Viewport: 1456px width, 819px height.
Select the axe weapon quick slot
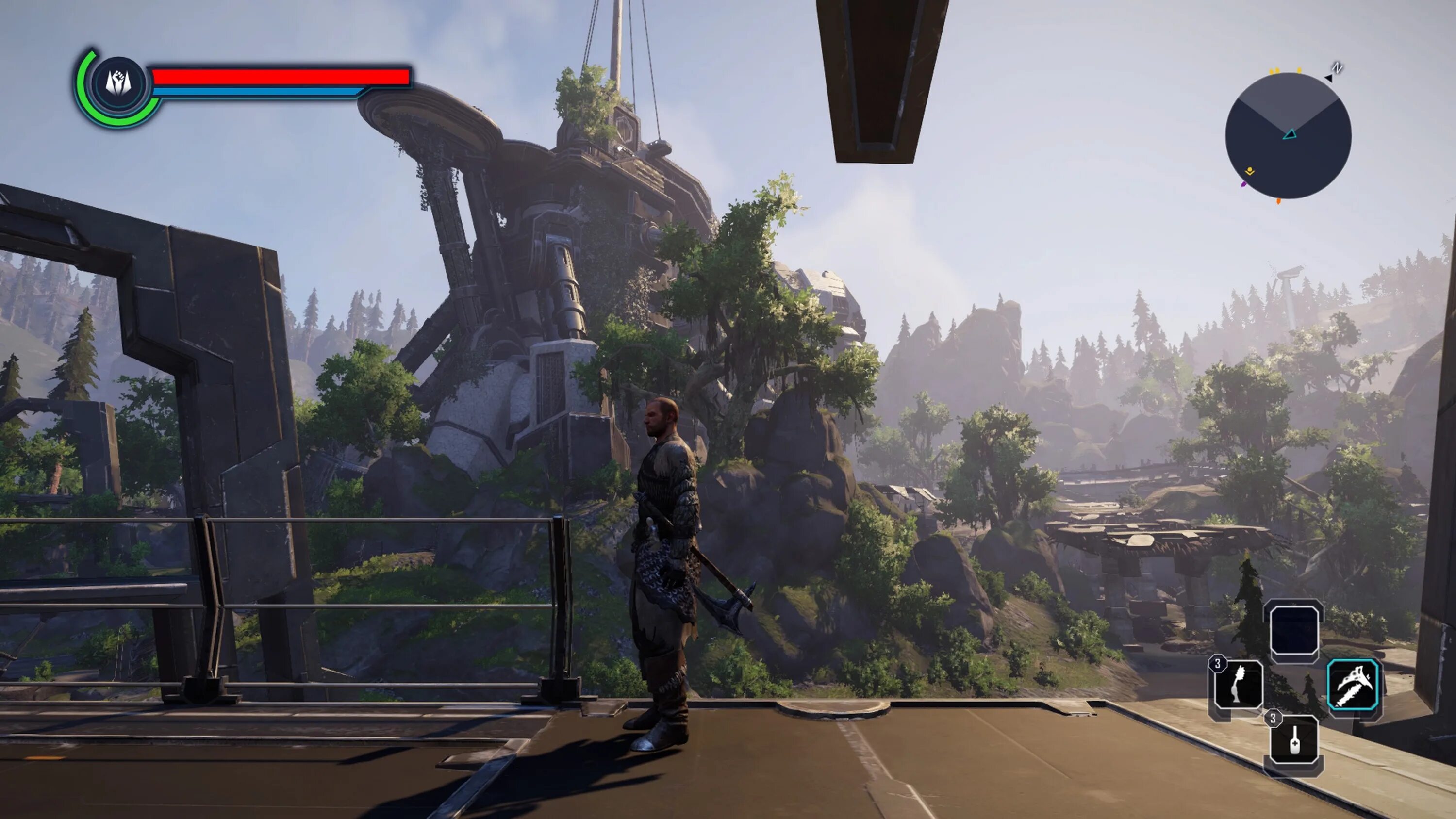coord(1353,686)
